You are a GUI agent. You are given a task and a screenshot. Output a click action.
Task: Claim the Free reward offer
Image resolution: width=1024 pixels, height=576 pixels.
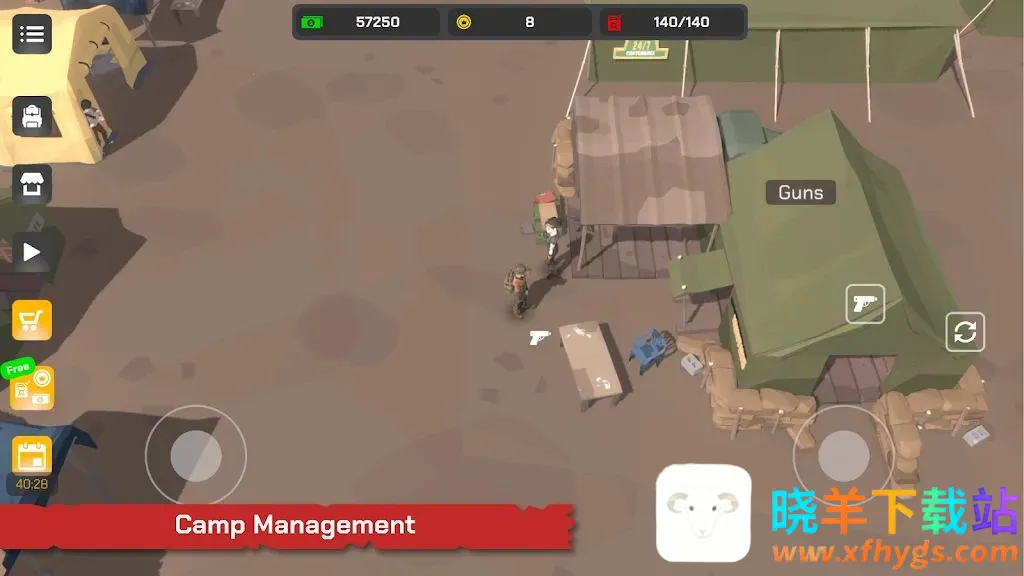tap(30, 386)
